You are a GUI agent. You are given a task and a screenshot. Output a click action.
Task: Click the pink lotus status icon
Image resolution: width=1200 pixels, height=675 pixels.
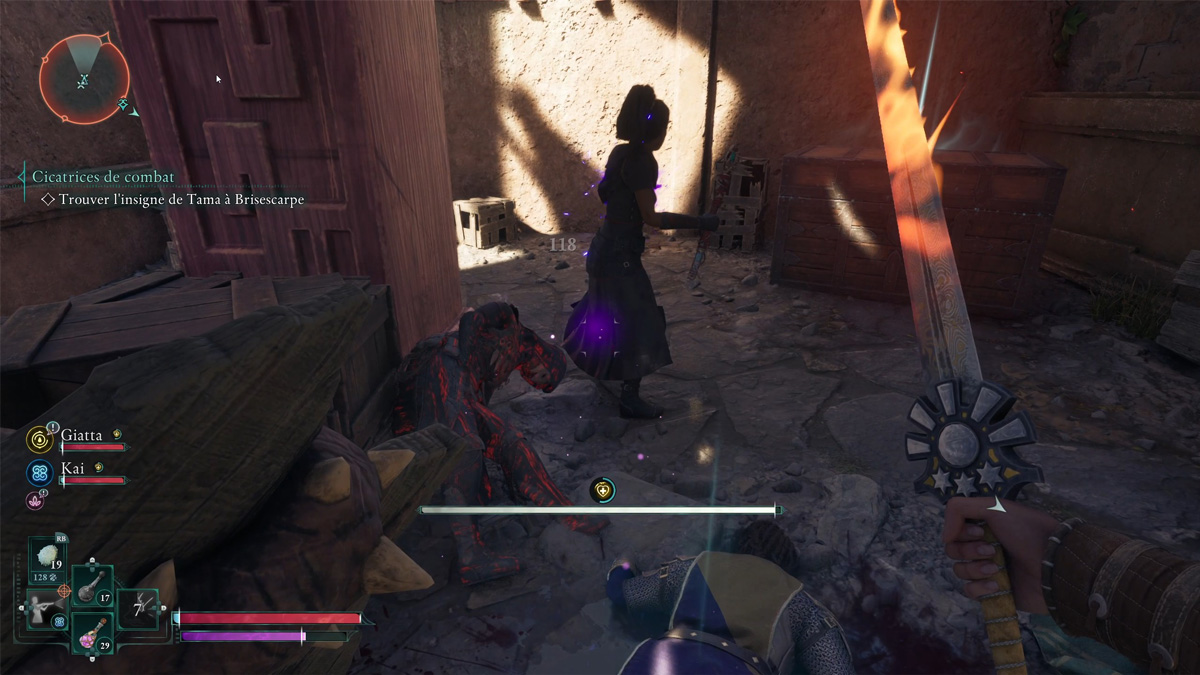click(x=35, y=500)
